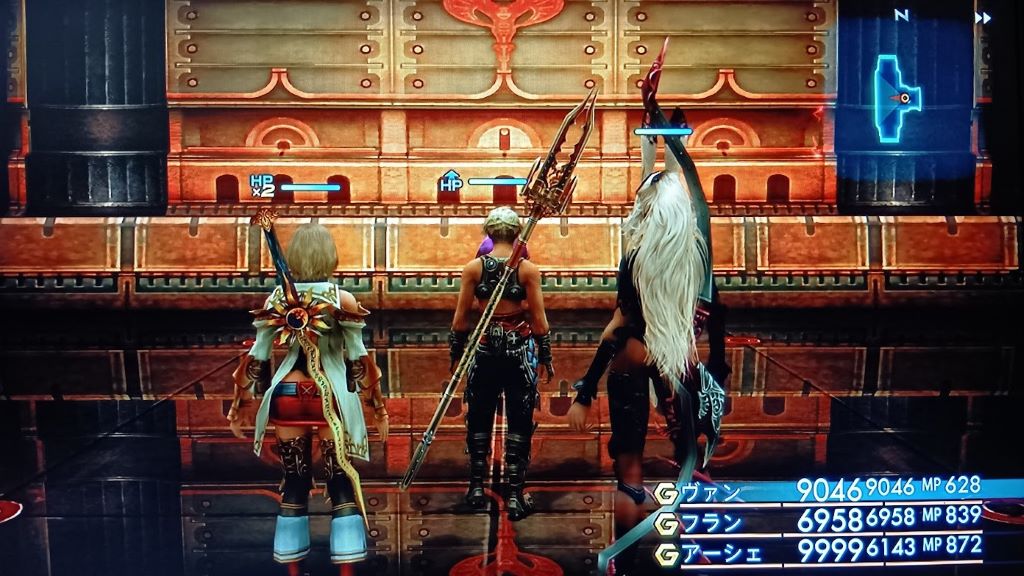Toggle the fast-forward speed icon
This screenshot has height=576, width=1024.
coord(983,17)
